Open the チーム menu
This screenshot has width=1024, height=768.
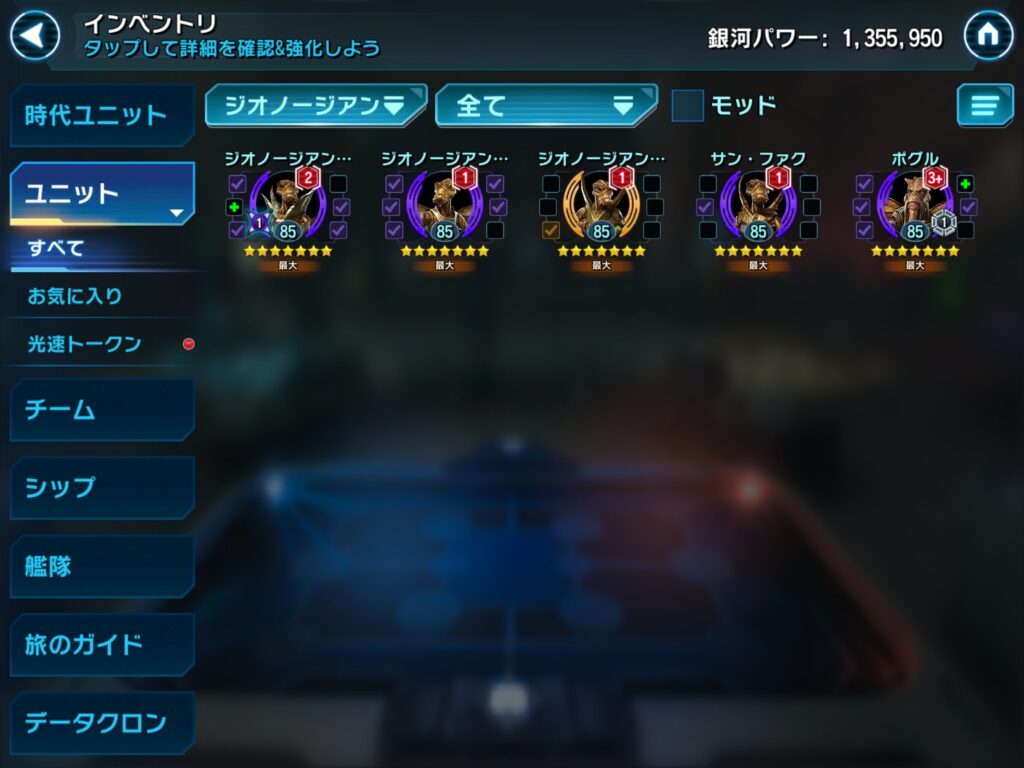(x=101, y=409)
